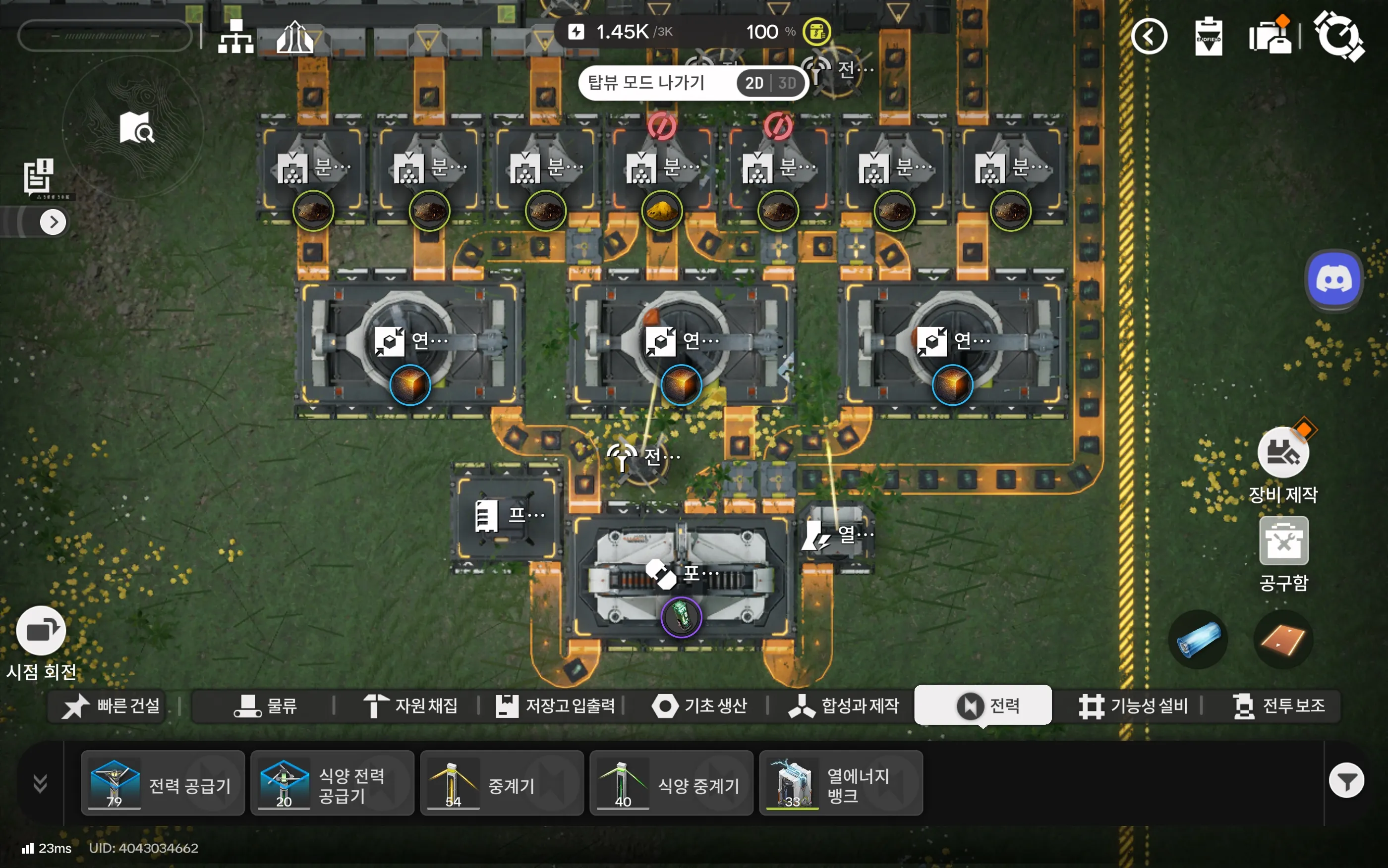1388x868 pixels.
Task: Click the Discord overlay button
Action: (x=1333, y=281)
